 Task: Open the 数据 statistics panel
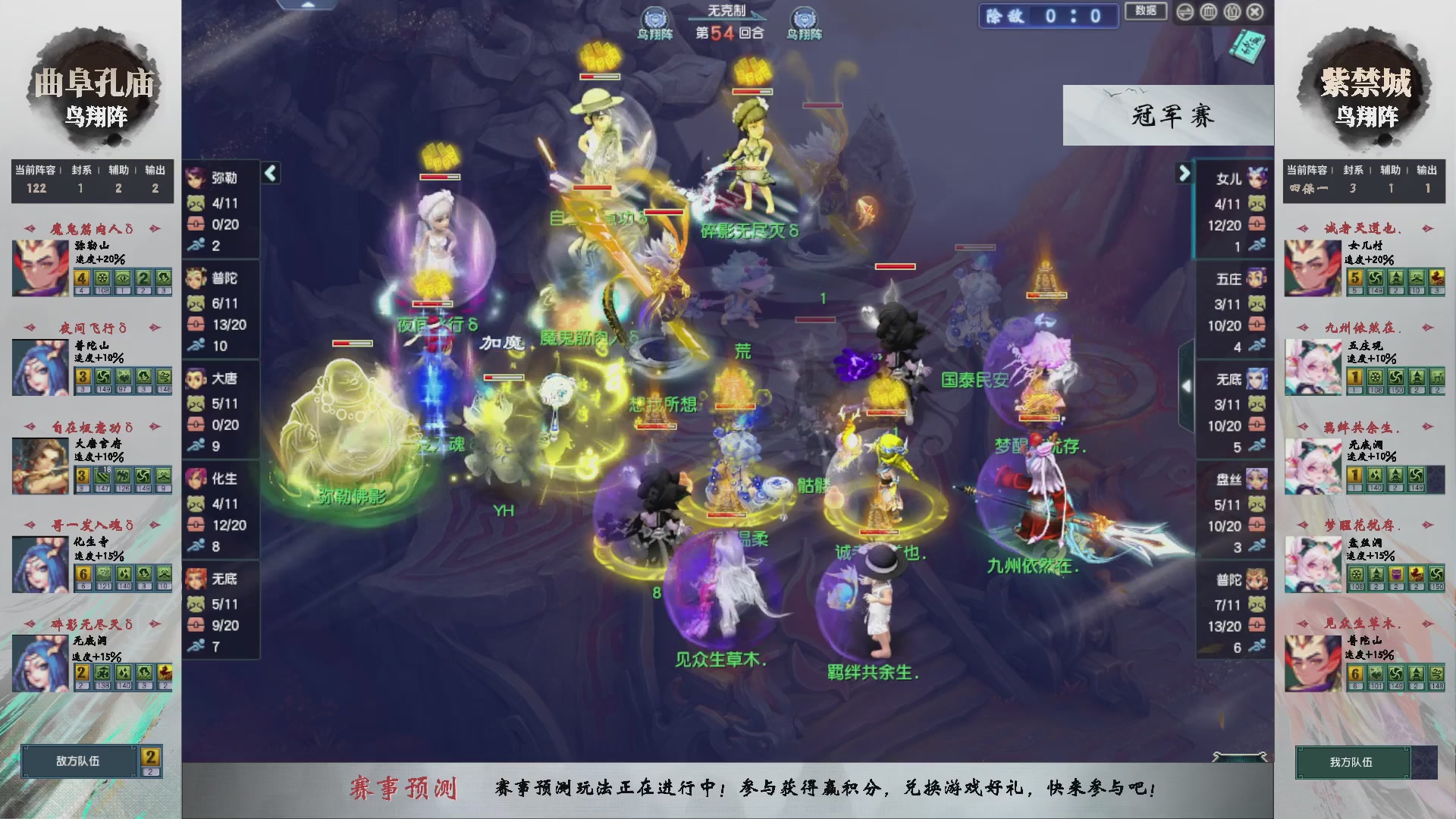pyautogui.click(x=1147, y=12)
